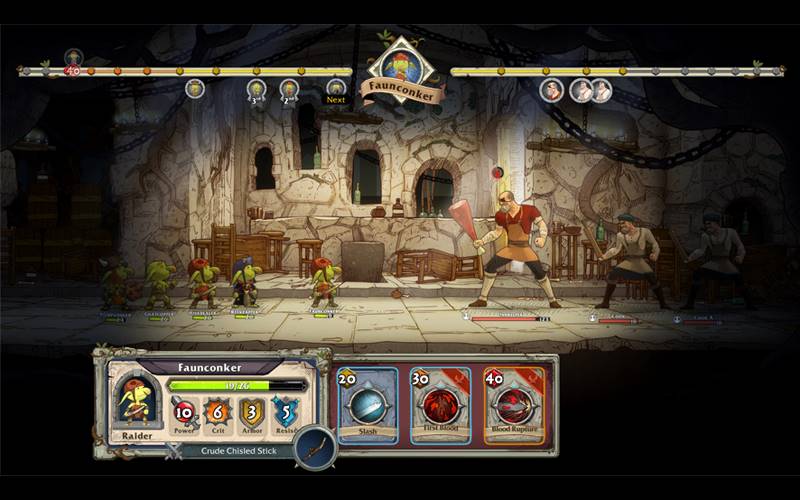This screenshot has width=800, height=500.
Task: Click the Crude Chisled Stick weapon icon
Action: (316, 448)
